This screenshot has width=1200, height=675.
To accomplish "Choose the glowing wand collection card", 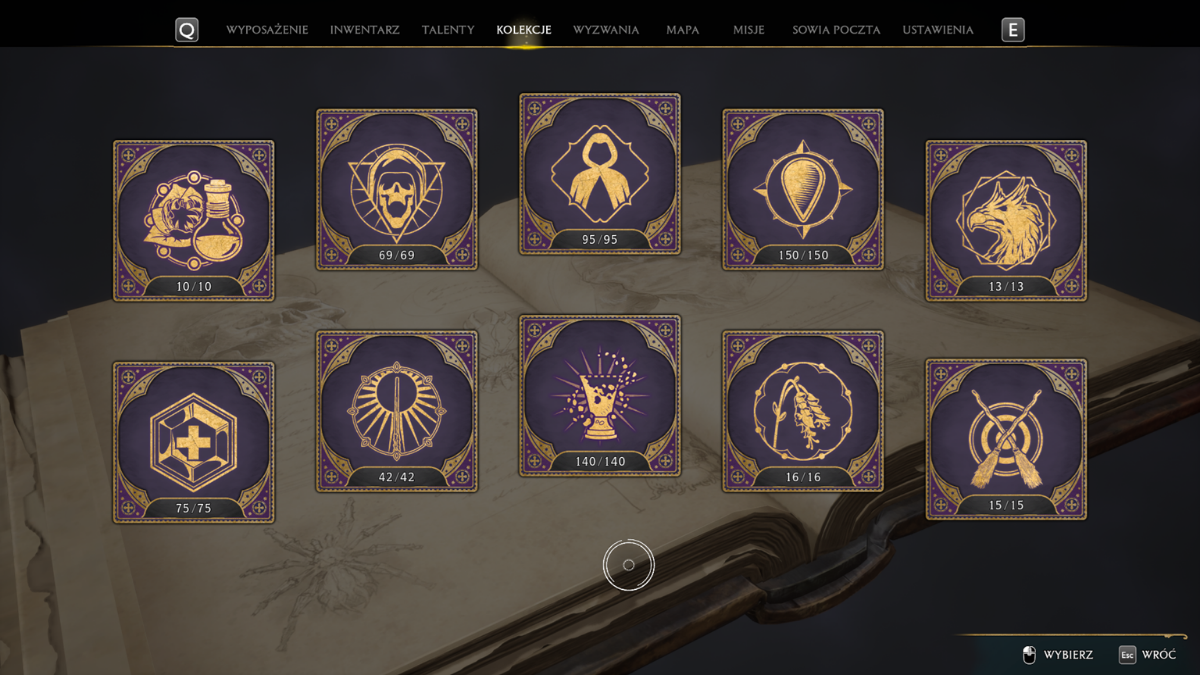I will [397, 411].
